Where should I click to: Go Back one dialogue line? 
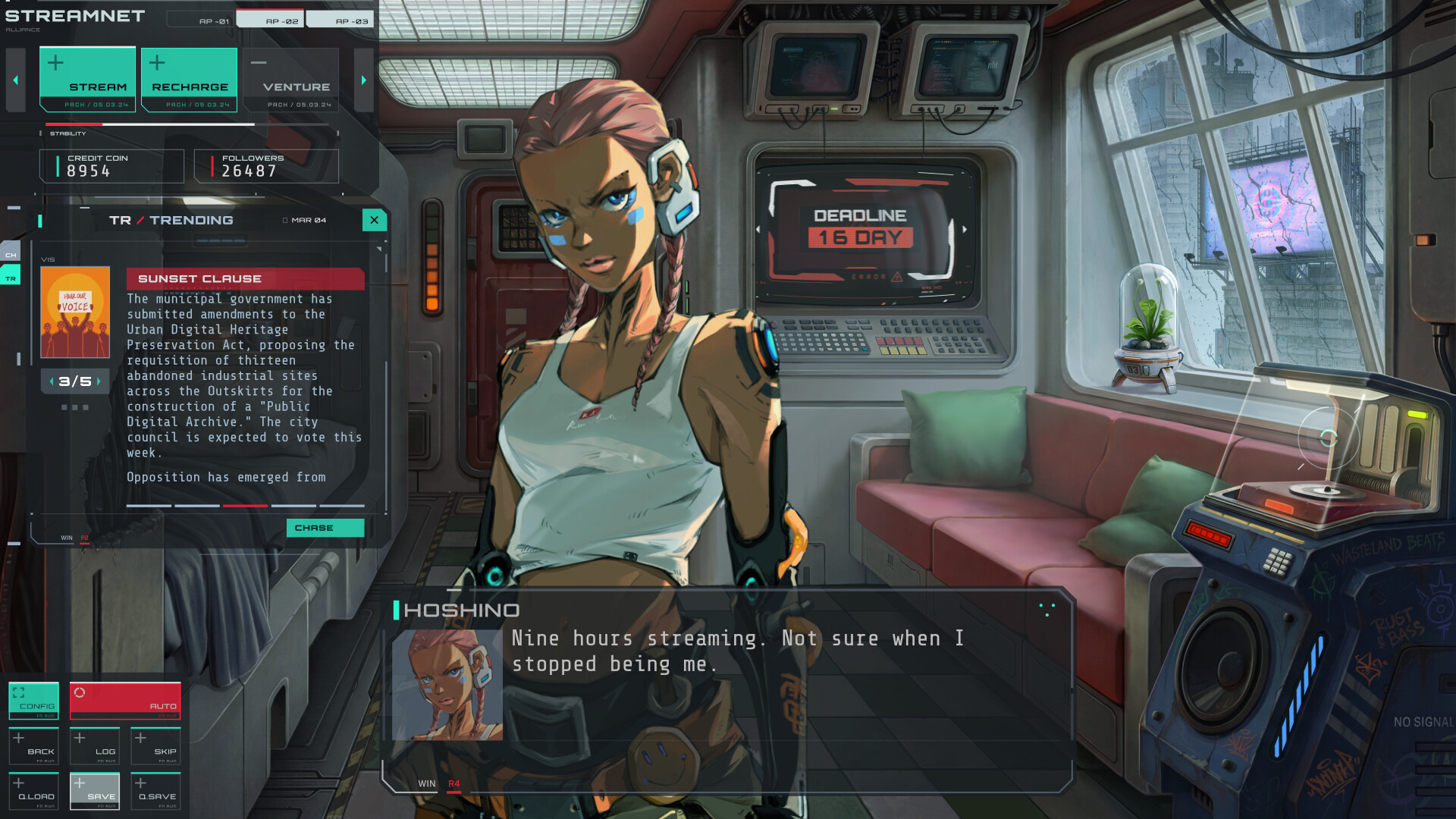click(33, 746)
